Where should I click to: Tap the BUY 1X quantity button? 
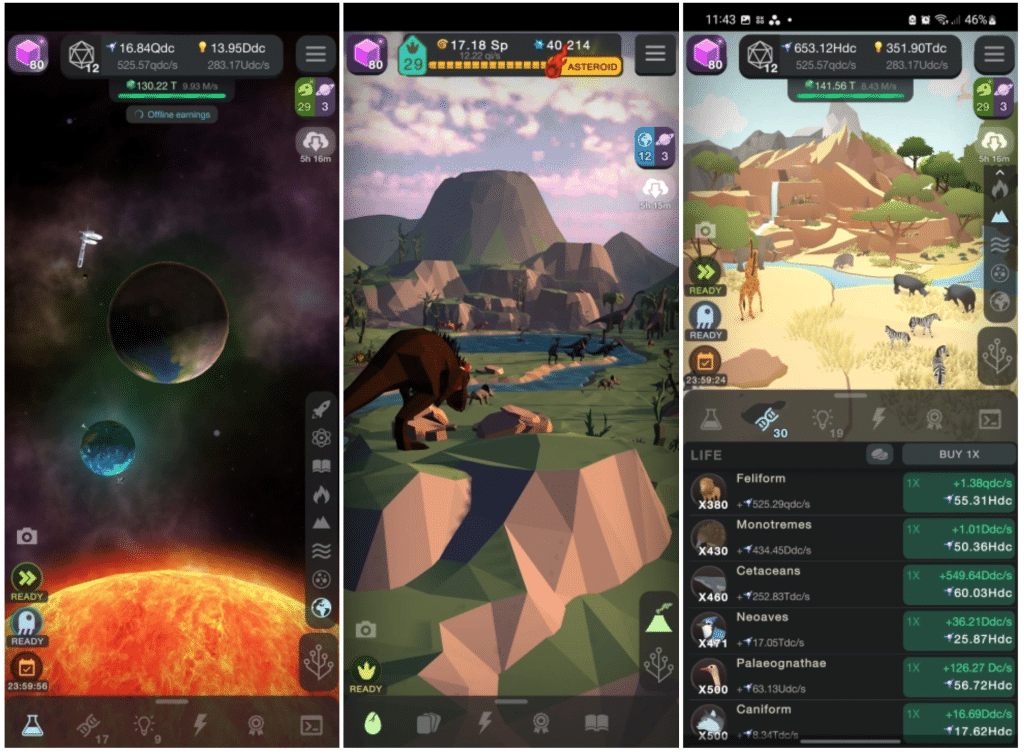958,454
